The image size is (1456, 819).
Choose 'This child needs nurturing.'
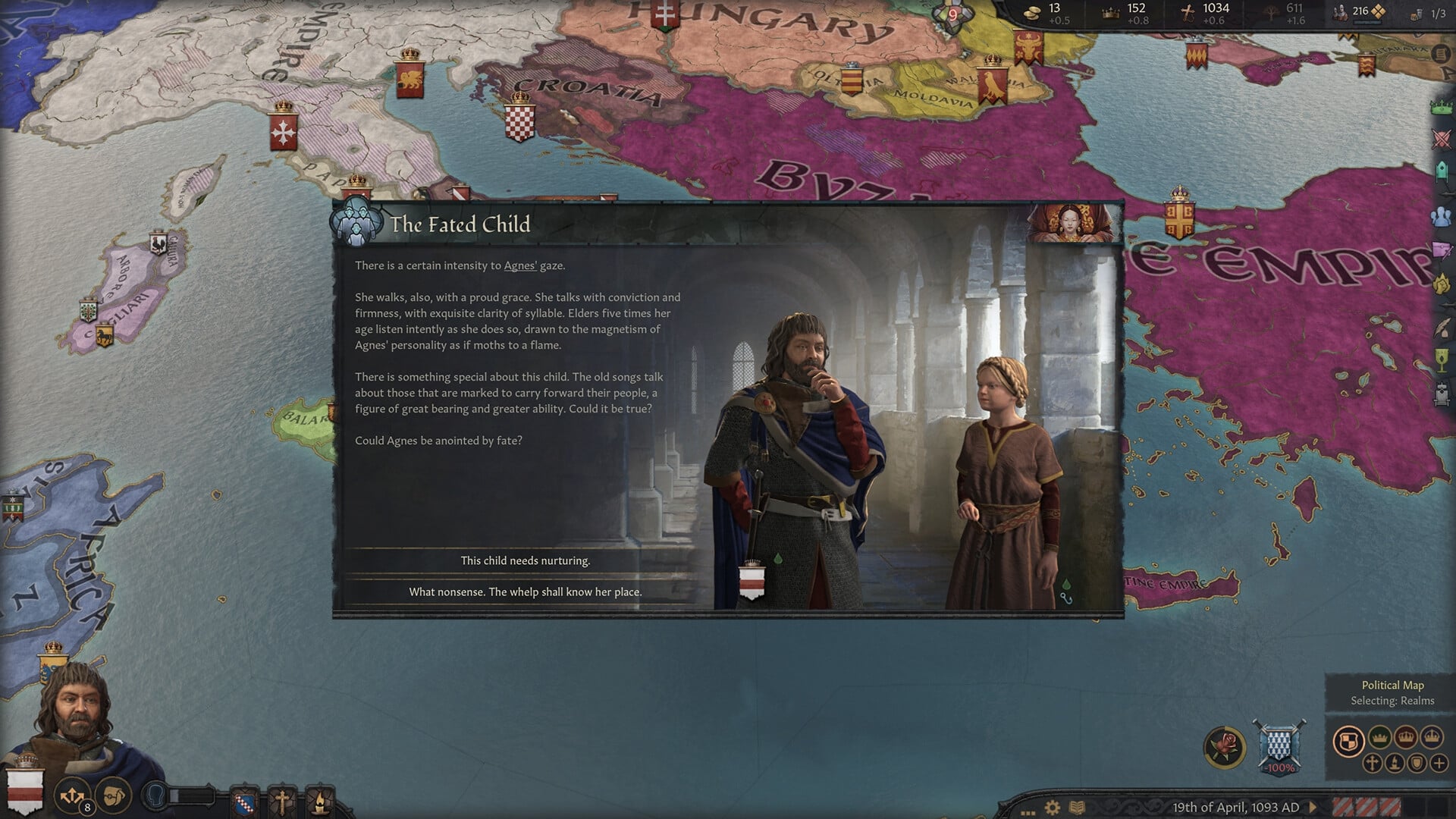click(x=525, y=561)
